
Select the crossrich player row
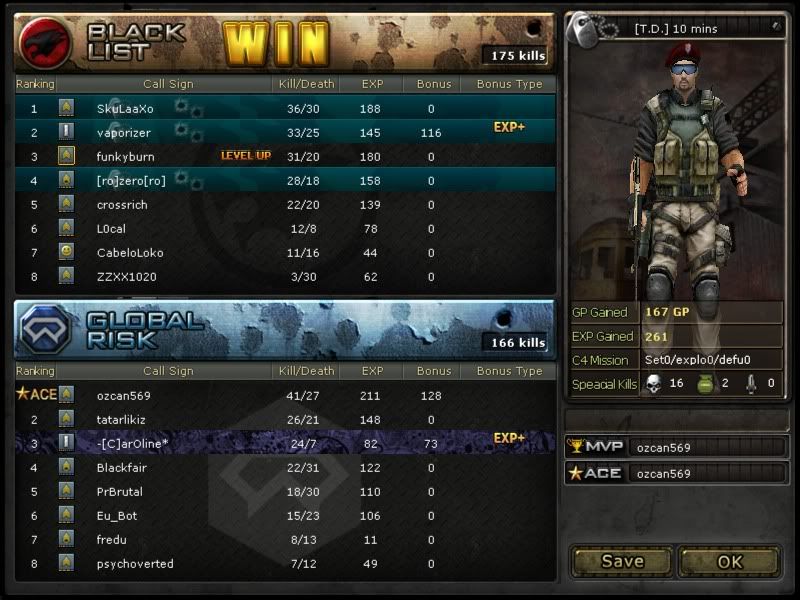tap(285, 204)
